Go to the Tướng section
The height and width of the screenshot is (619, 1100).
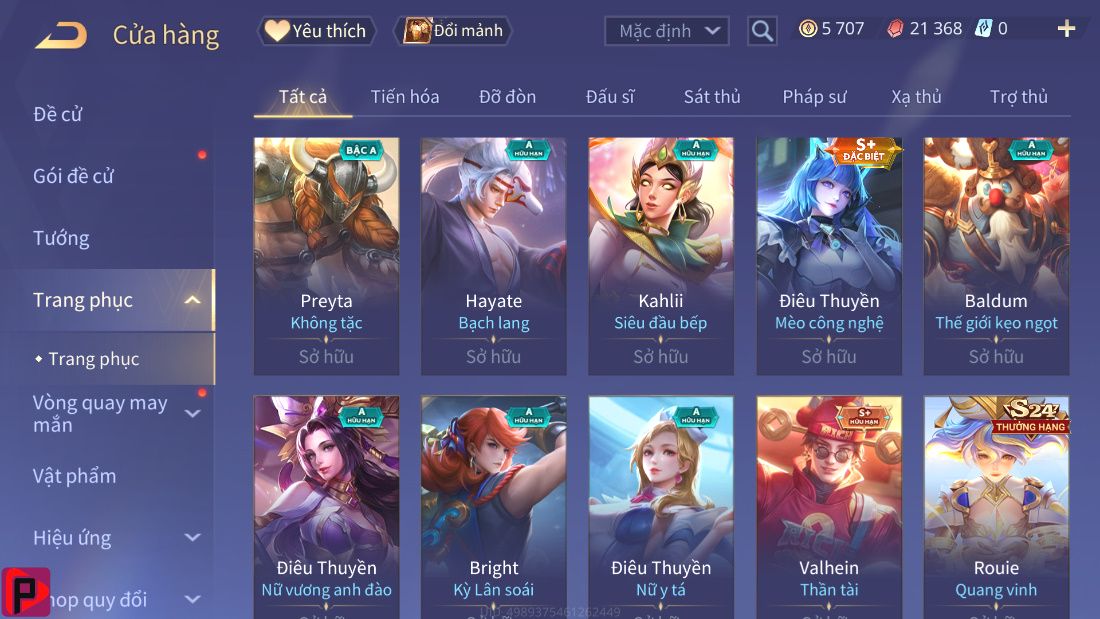tap(61, 238)
